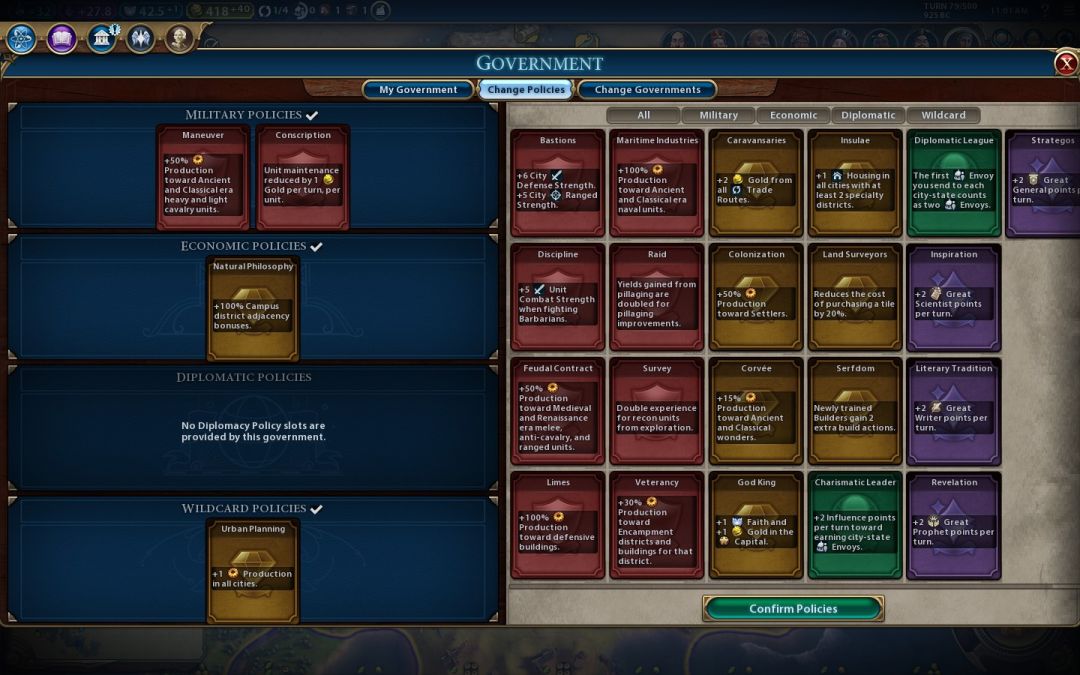The image size is (1080, 675).
Task: Pick the Diplomatic League card
Action: click(x=954, y=183)
